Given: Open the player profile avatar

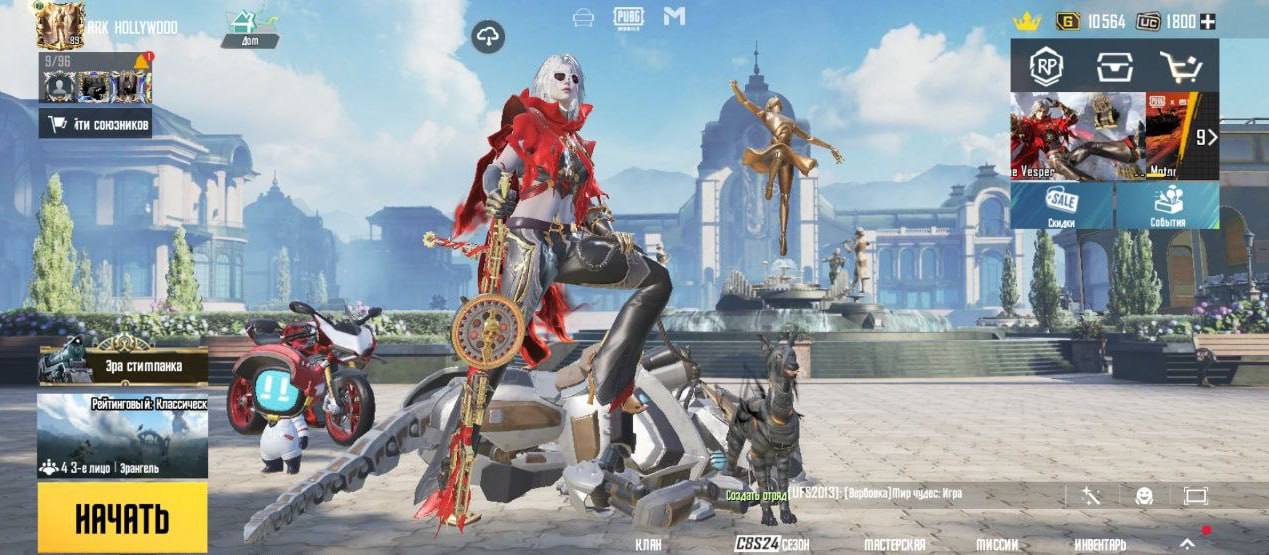Looking at the screenshot, I should (60, 25).
